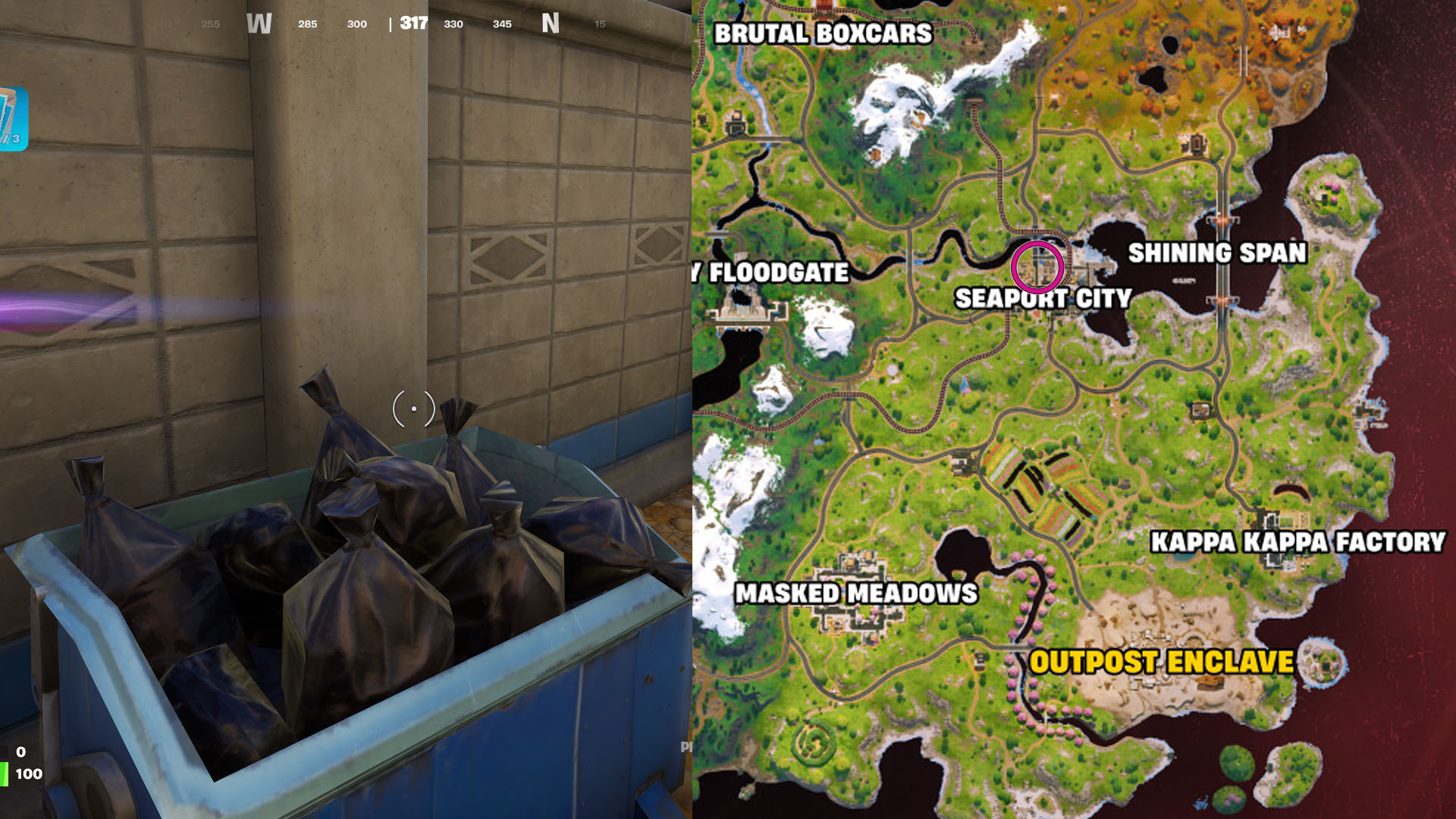Click the pink circle marker near Seaport City
The image size is (1456, 819).
point(1037,267)
